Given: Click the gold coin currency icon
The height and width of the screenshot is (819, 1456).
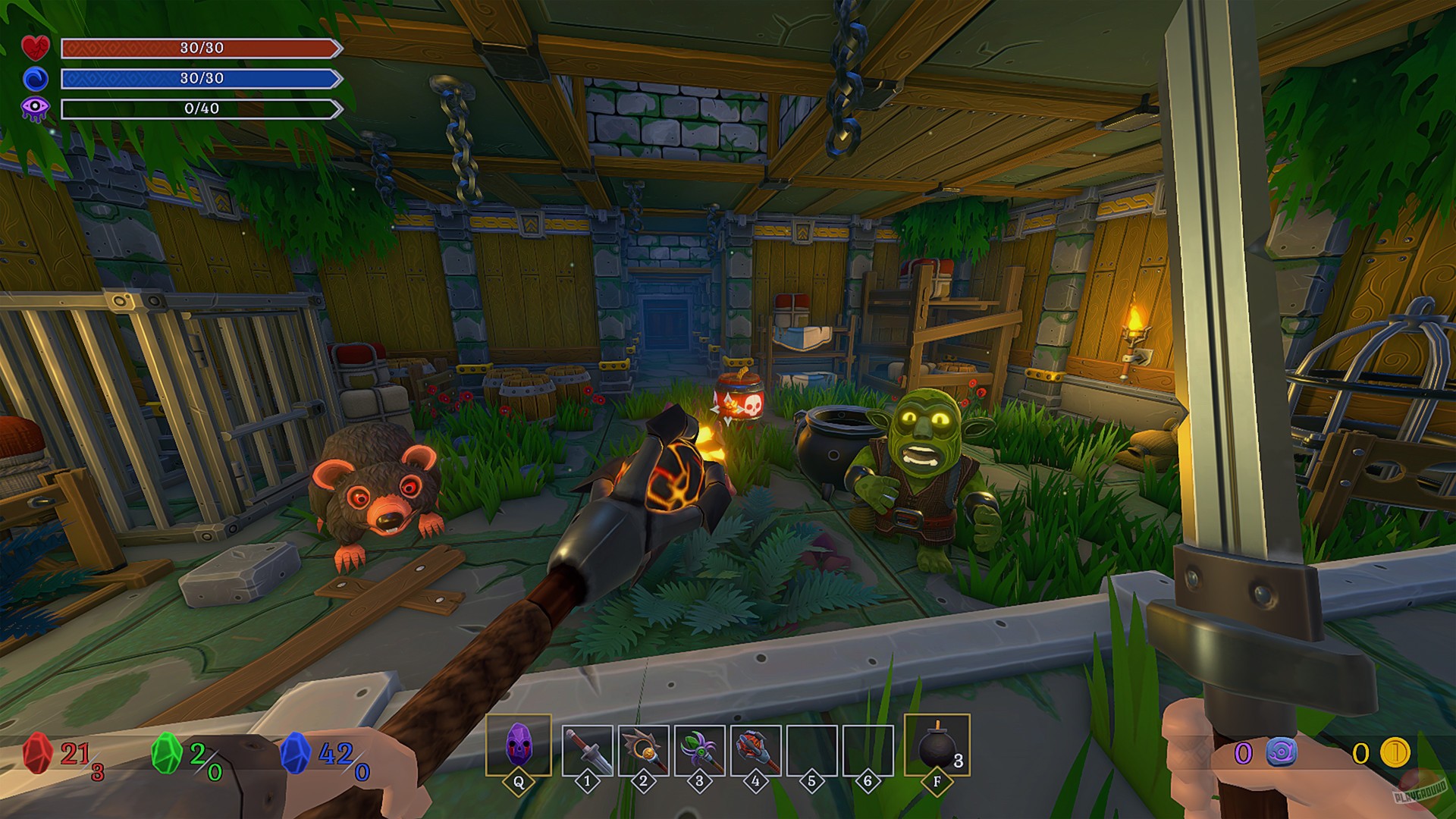Looking at the screenshot, I should [1394, 753].
